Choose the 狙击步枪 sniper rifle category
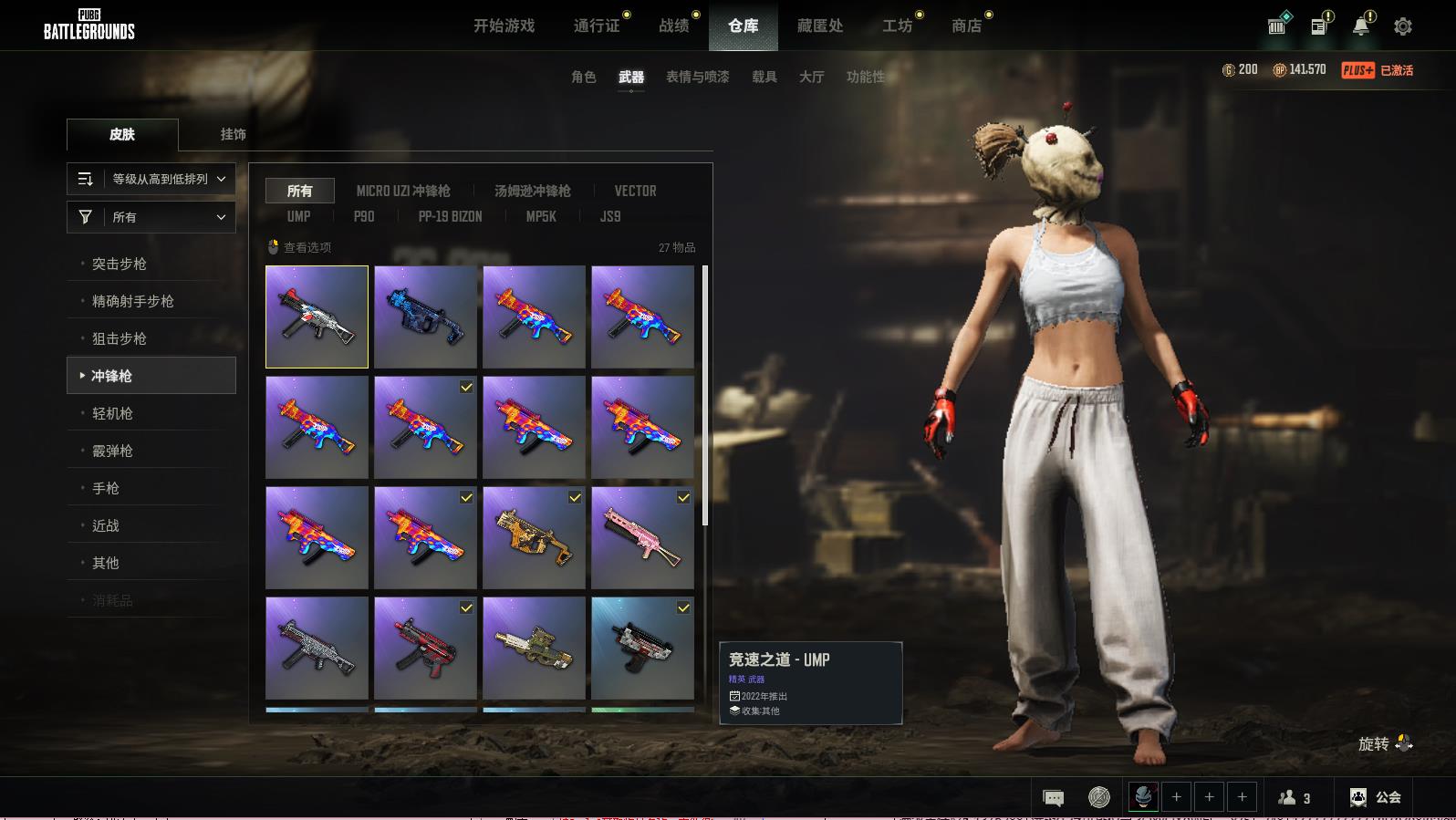Viewport: 1456px width, 820px height. click(119, 338)
